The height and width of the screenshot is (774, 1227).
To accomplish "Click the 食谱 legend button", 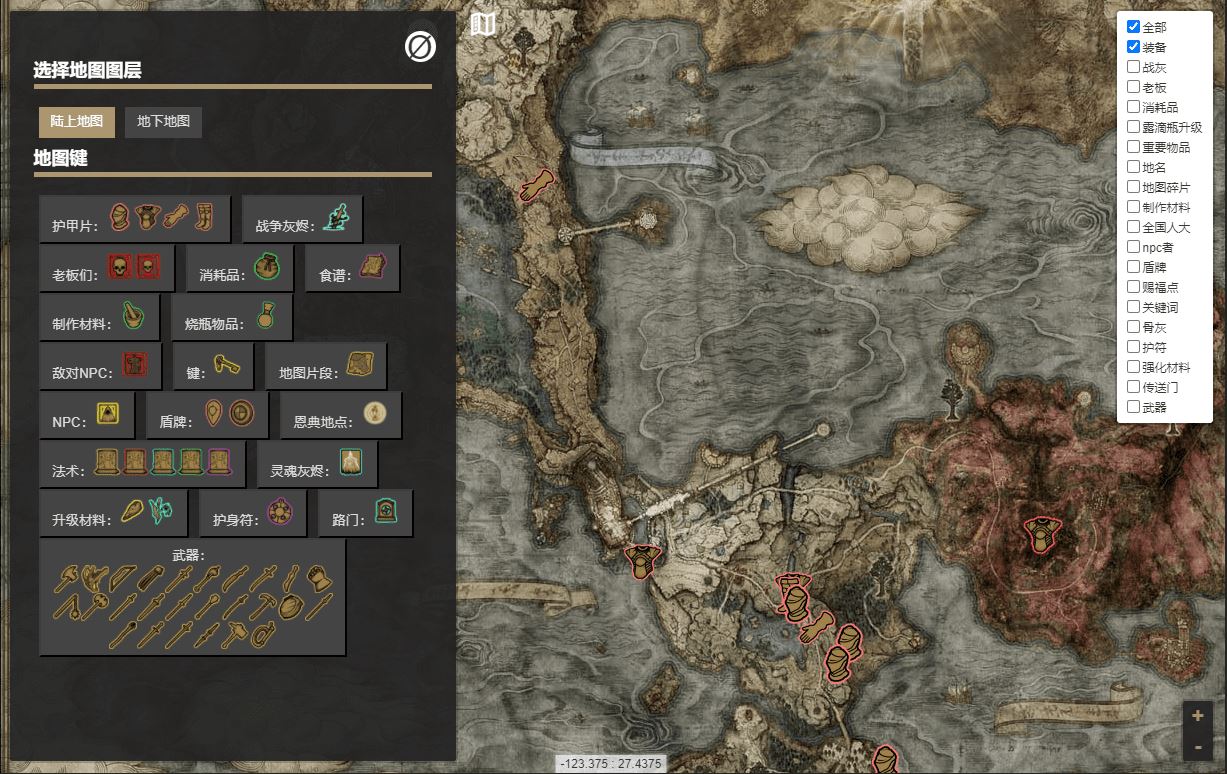I will pyautogui.click(x=352, y=269).
